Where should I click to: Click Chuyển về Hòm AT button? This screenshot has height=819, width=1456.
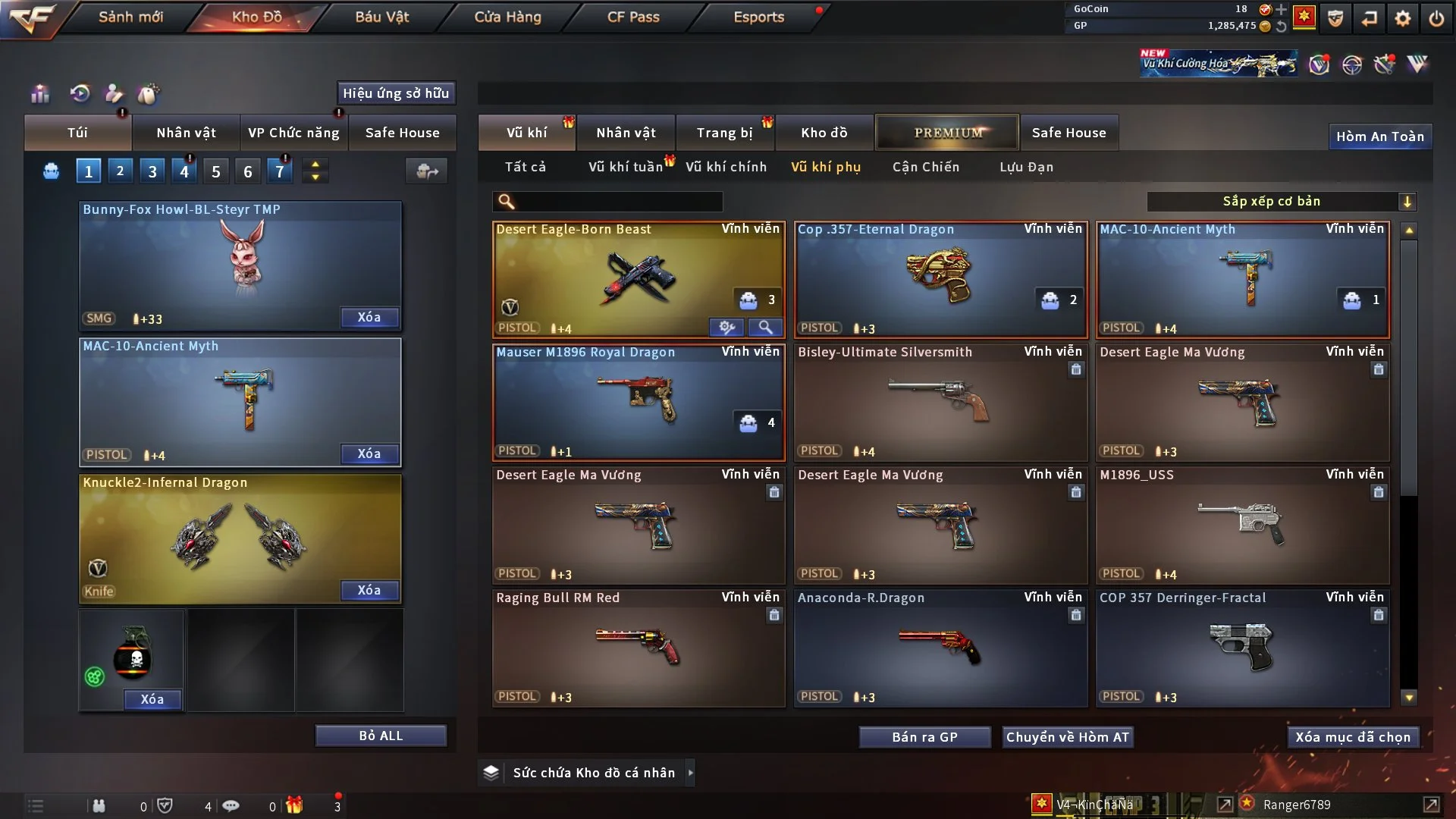pyautogui.click(x=1068, y=737)
